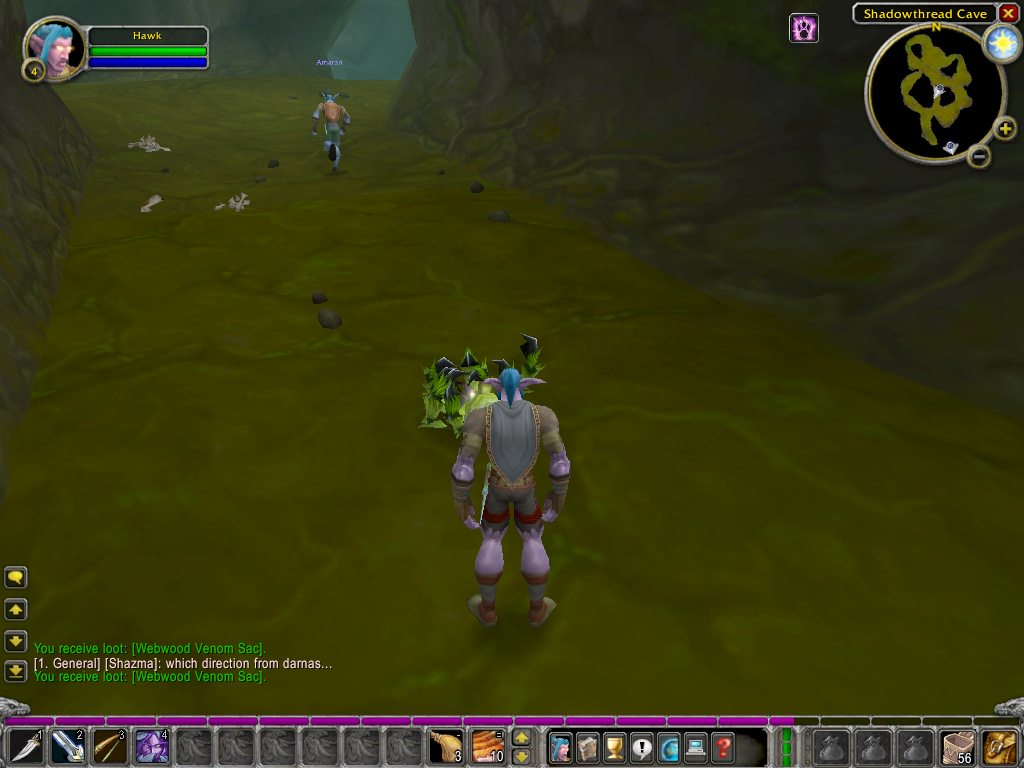
Task: Open the chat speech bubble menu
Action: pos(16,577)
